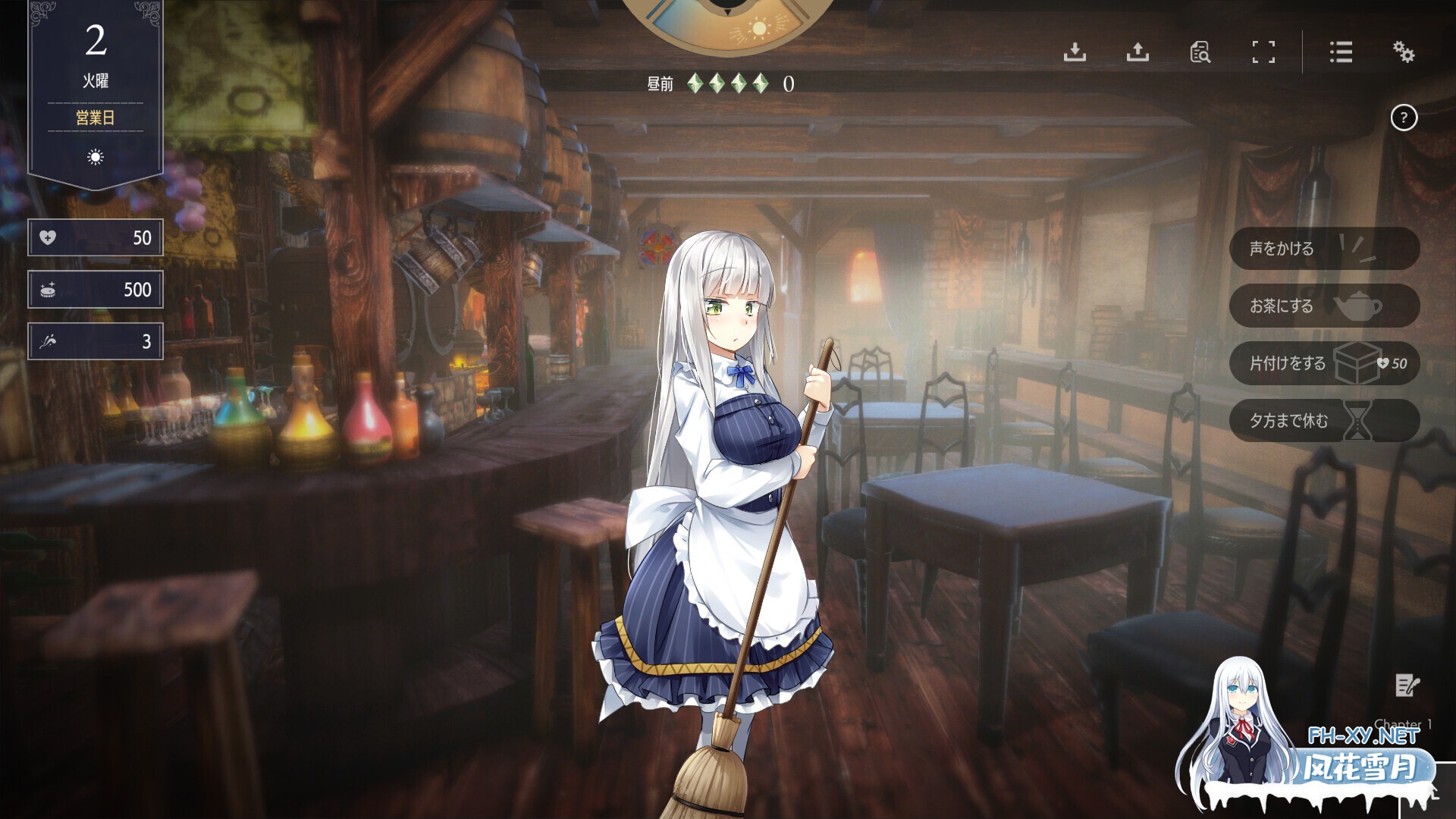Select the お茶にする tea option
The image size is (1456, 819).
(1299, 306)
